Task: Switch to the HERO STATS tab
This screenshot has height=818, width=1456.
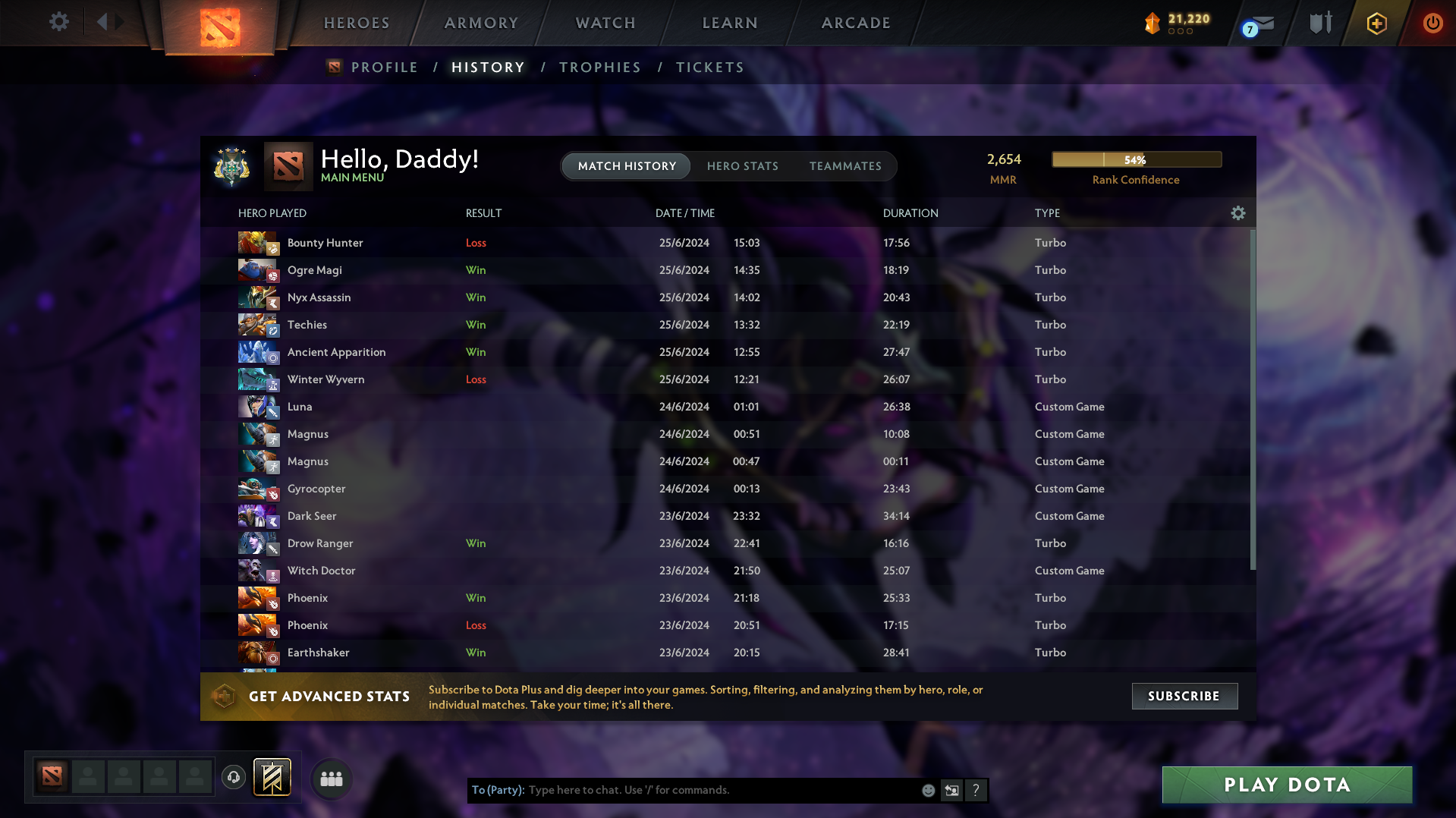Action: pos(742,166)
